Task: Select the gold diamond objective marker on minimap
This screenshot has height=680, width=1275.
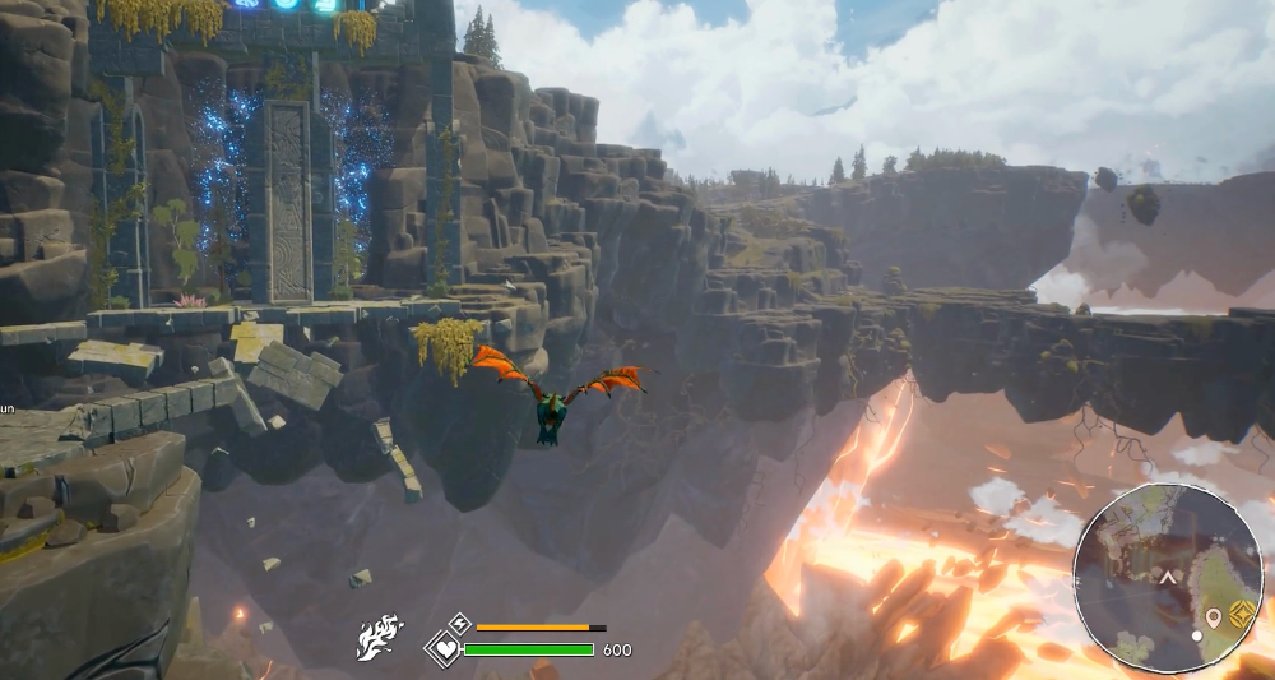Action: [x=1244, y=614]
